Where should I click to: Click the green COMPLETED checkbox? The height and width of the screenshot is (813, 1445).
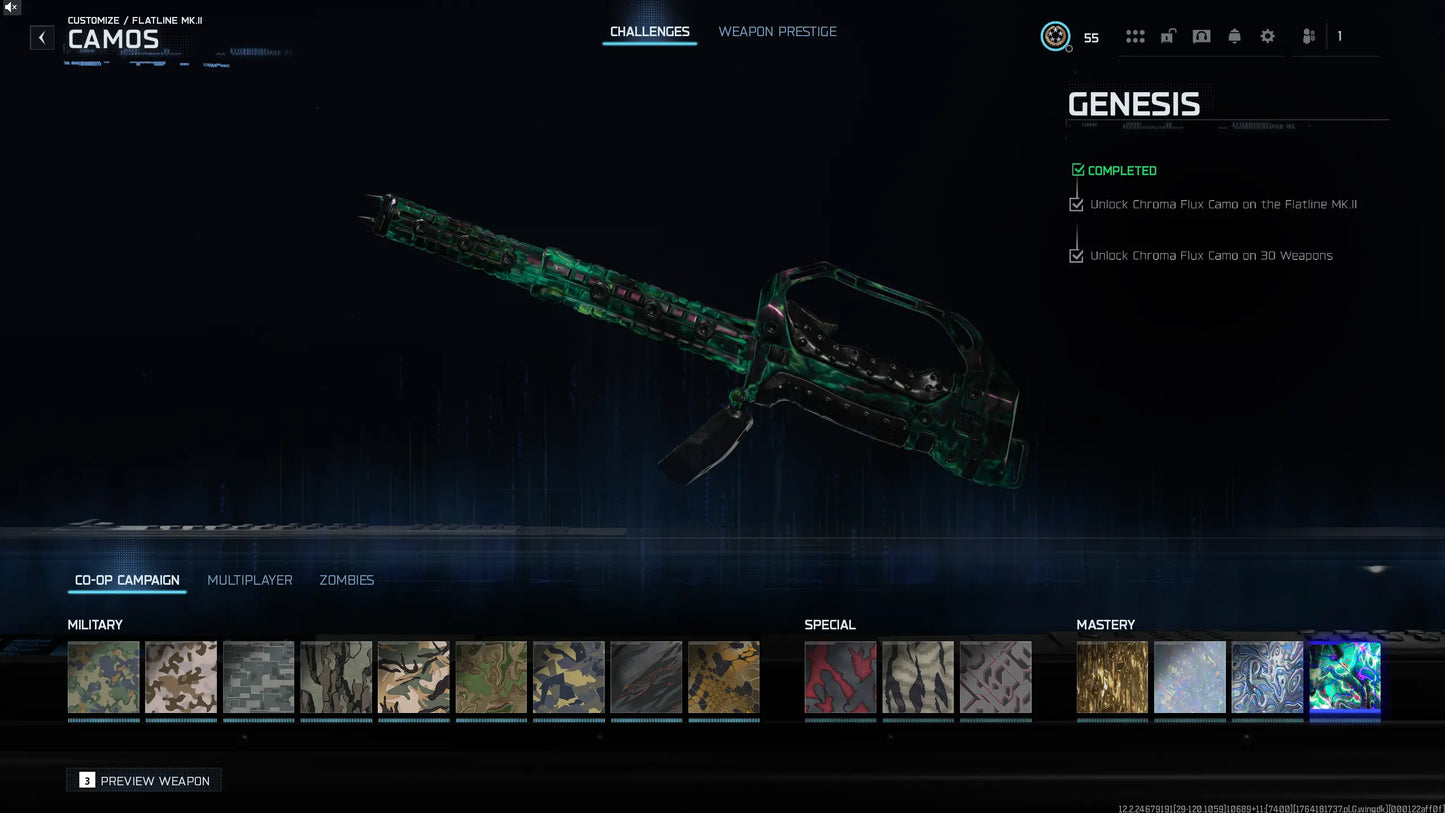tap(1078, 170)
